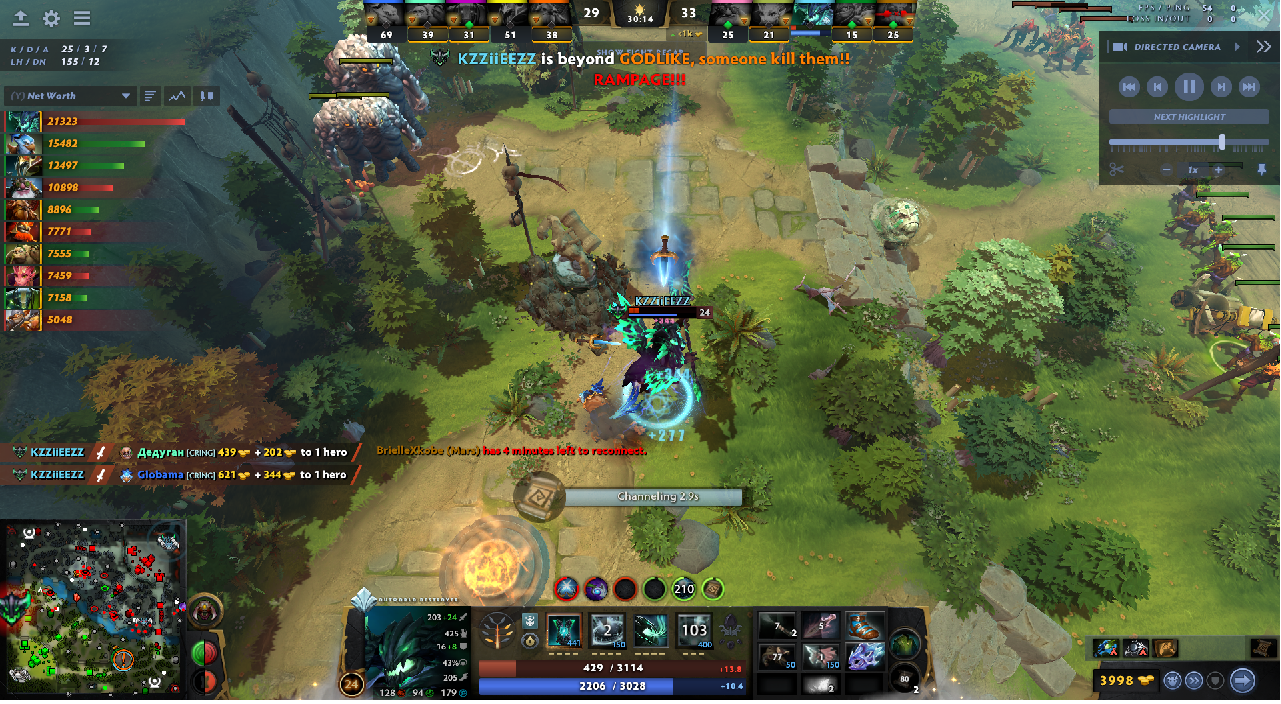The image size is (1281, 704).
Task: Click the ability showing 103 cooldown
Action: pos(694,631)
